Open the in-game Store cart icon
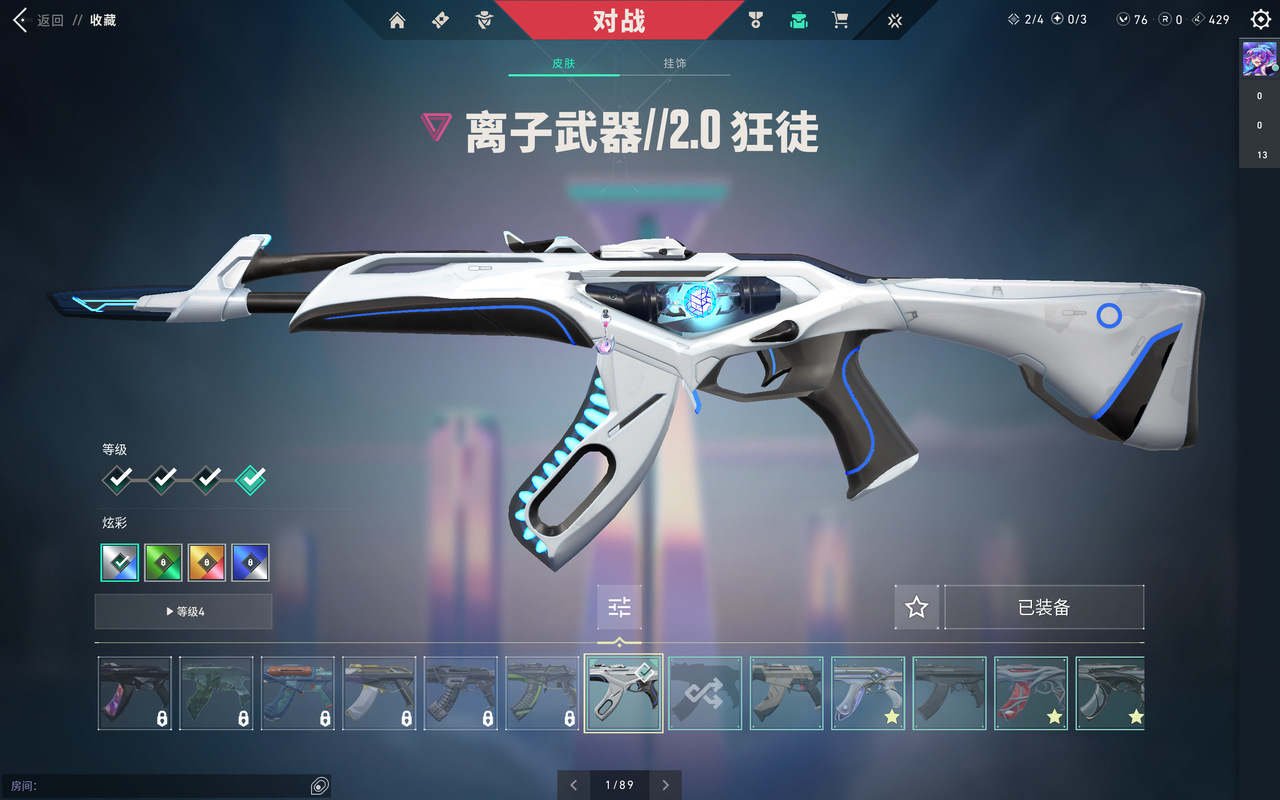 (x=840, y=19)
